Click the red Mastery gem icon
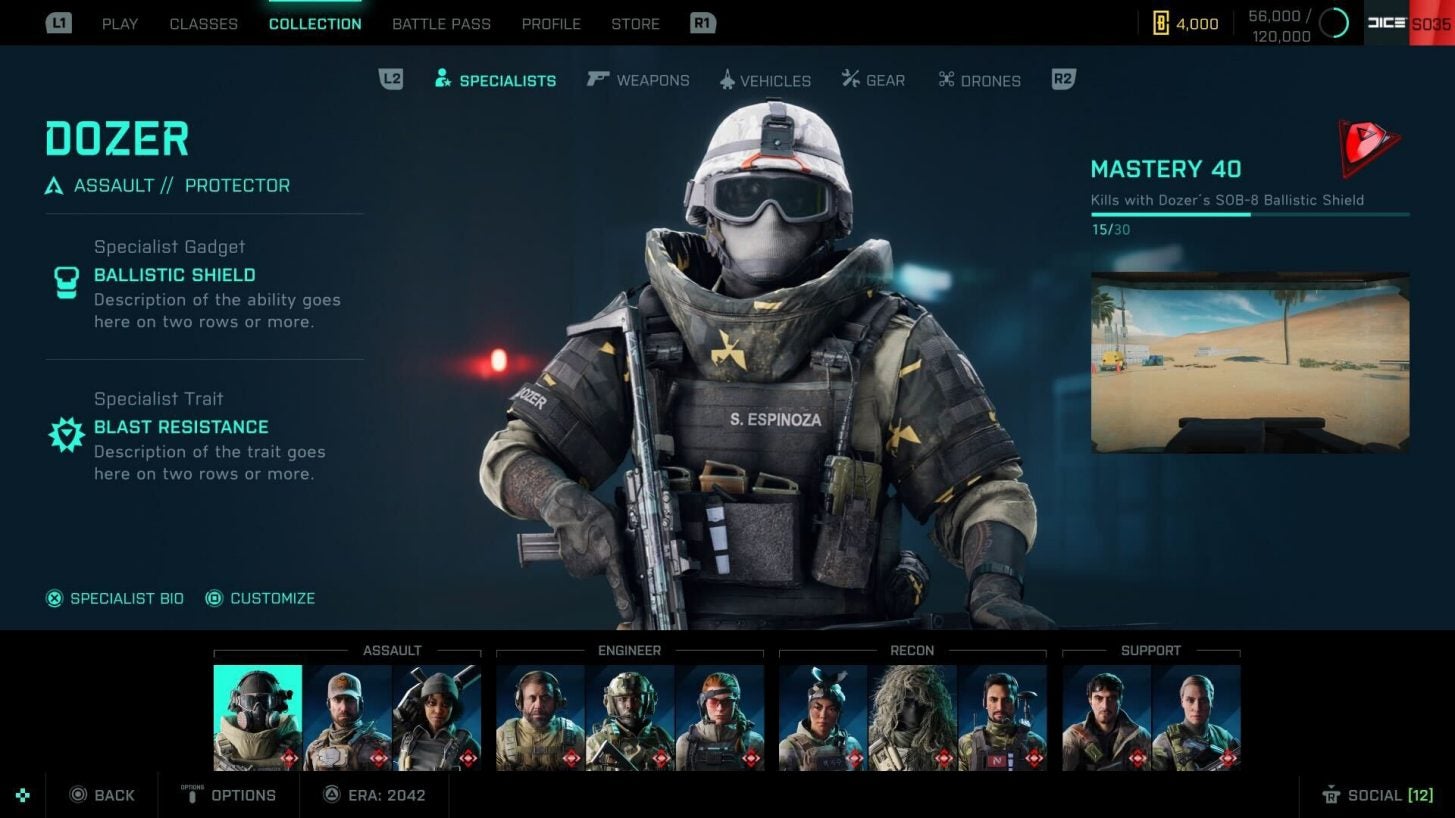The image size is (1455, 818). click(x=1368, y=150)
